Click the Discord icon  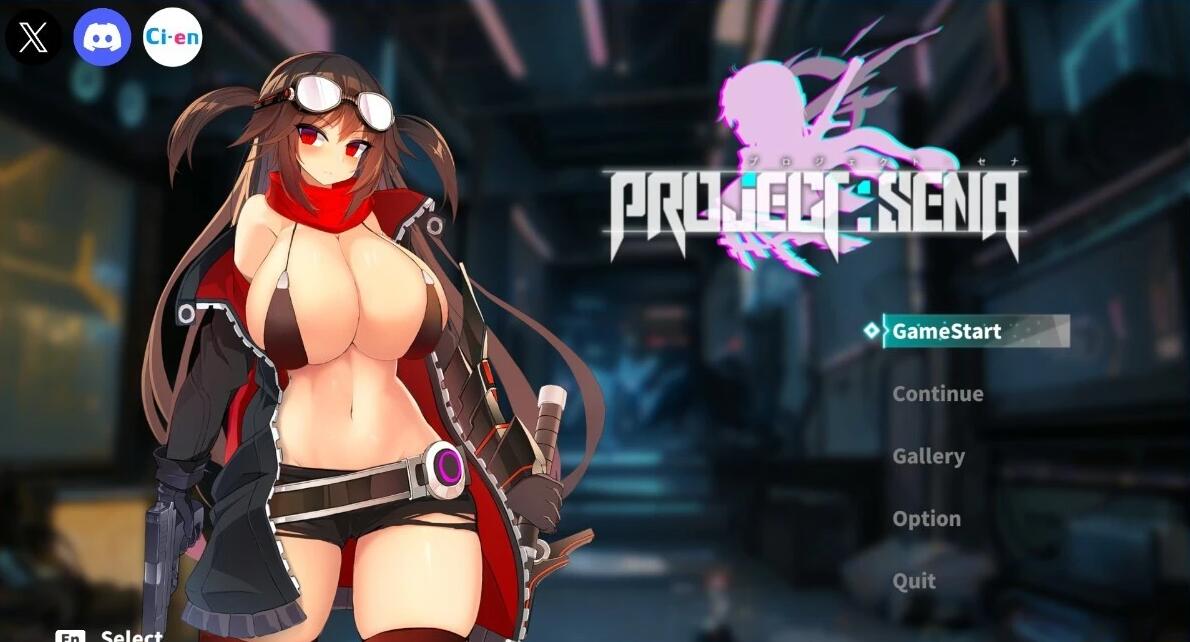click(x=102, y=38)
